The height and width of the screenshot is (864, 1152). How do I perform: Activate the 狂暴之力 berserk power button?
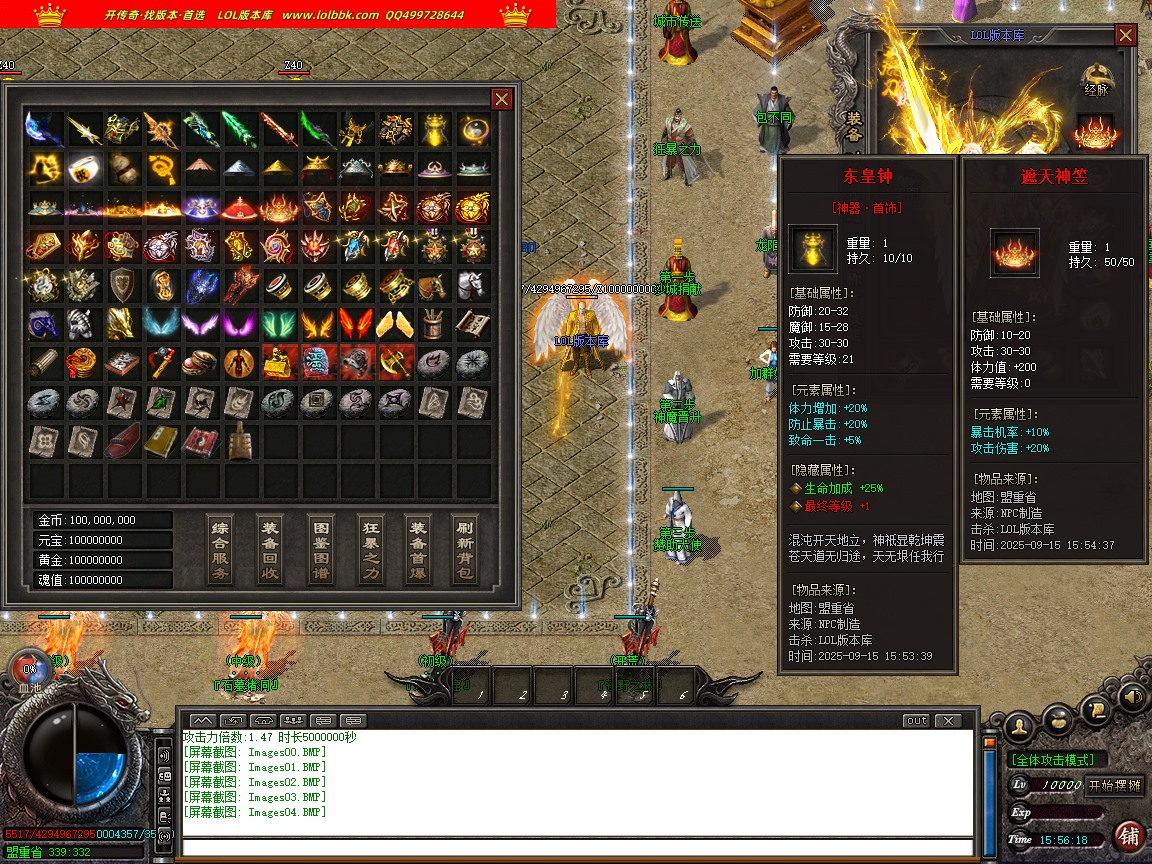tap(371, 549)
